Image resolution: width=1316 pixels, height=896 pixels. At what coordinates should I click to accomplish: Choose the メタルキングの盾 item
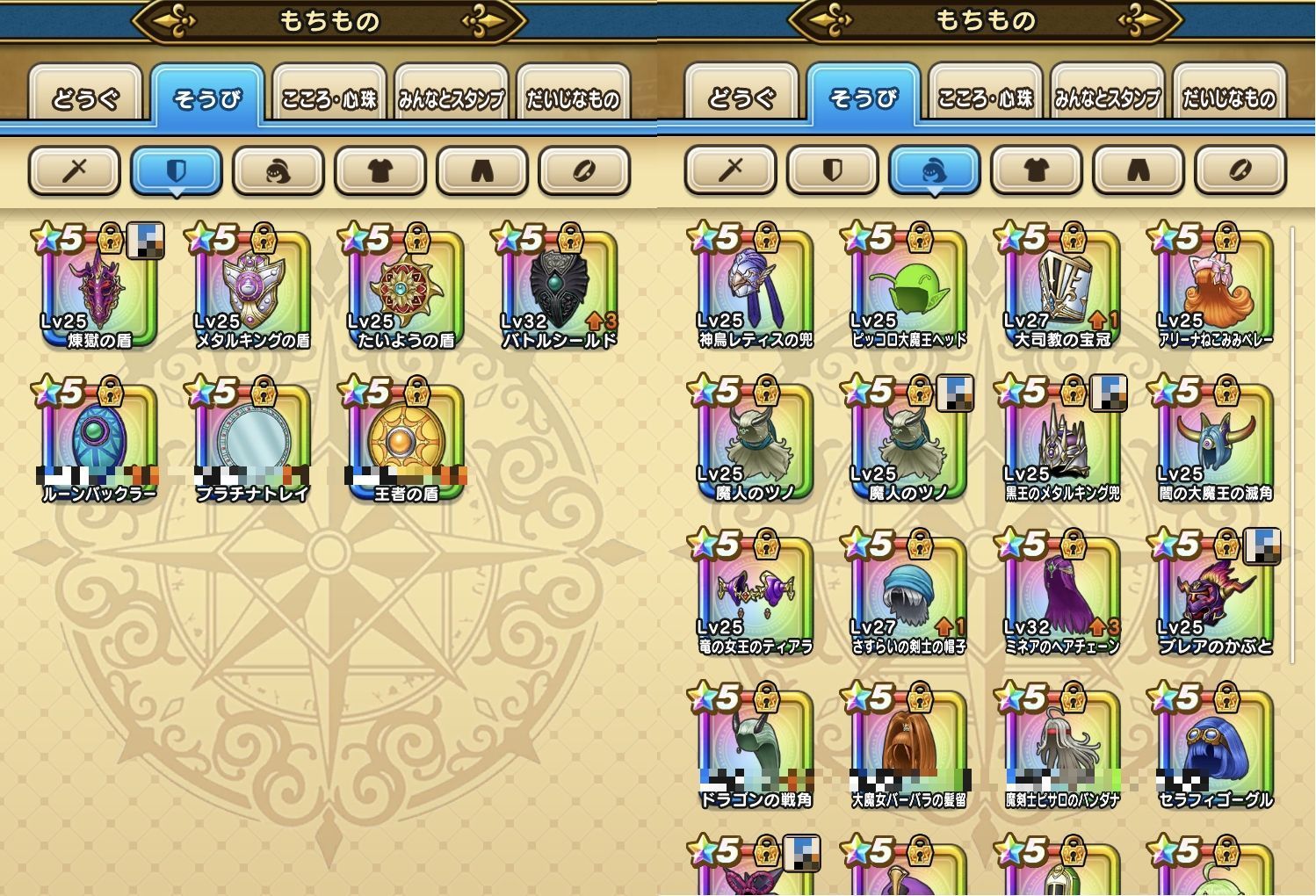pos(252,290)
